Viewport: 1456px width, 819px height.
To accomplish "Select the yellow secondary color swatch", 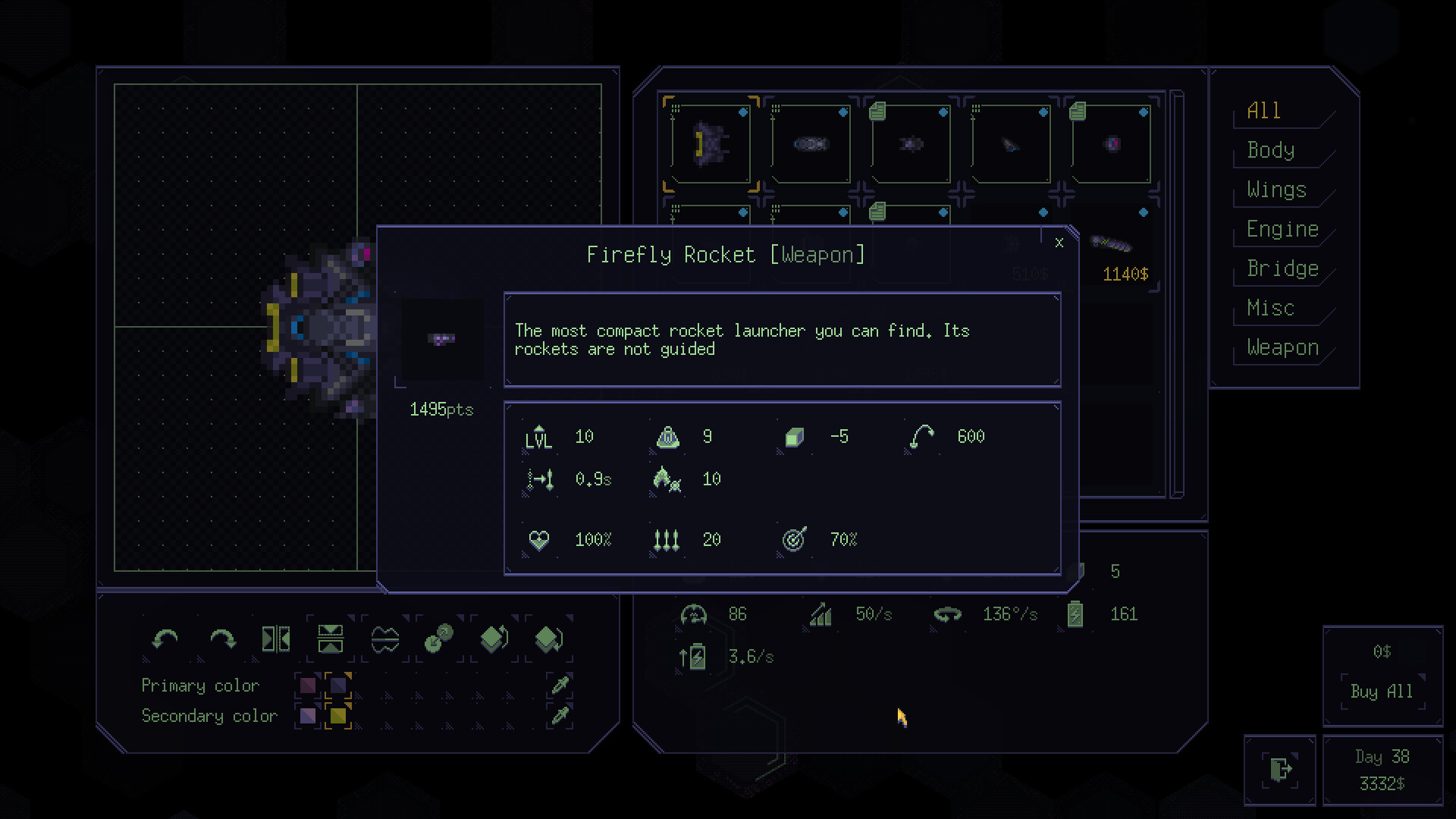I will coord(338,716).
